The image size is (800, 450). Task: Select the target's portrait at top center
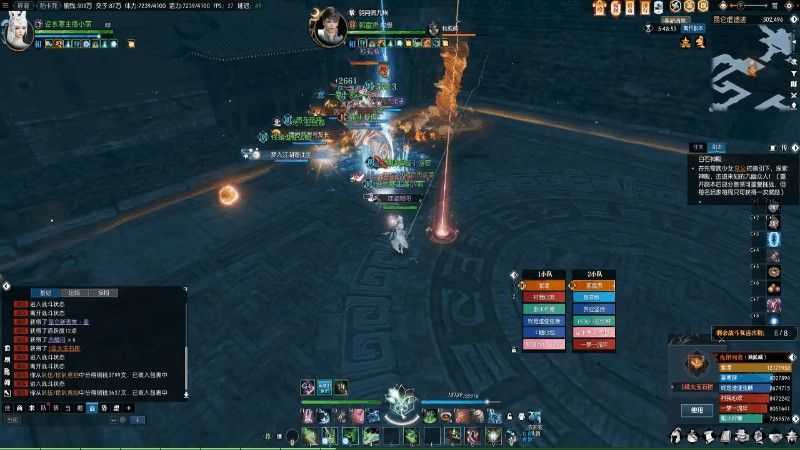click(x=332, y=30)
